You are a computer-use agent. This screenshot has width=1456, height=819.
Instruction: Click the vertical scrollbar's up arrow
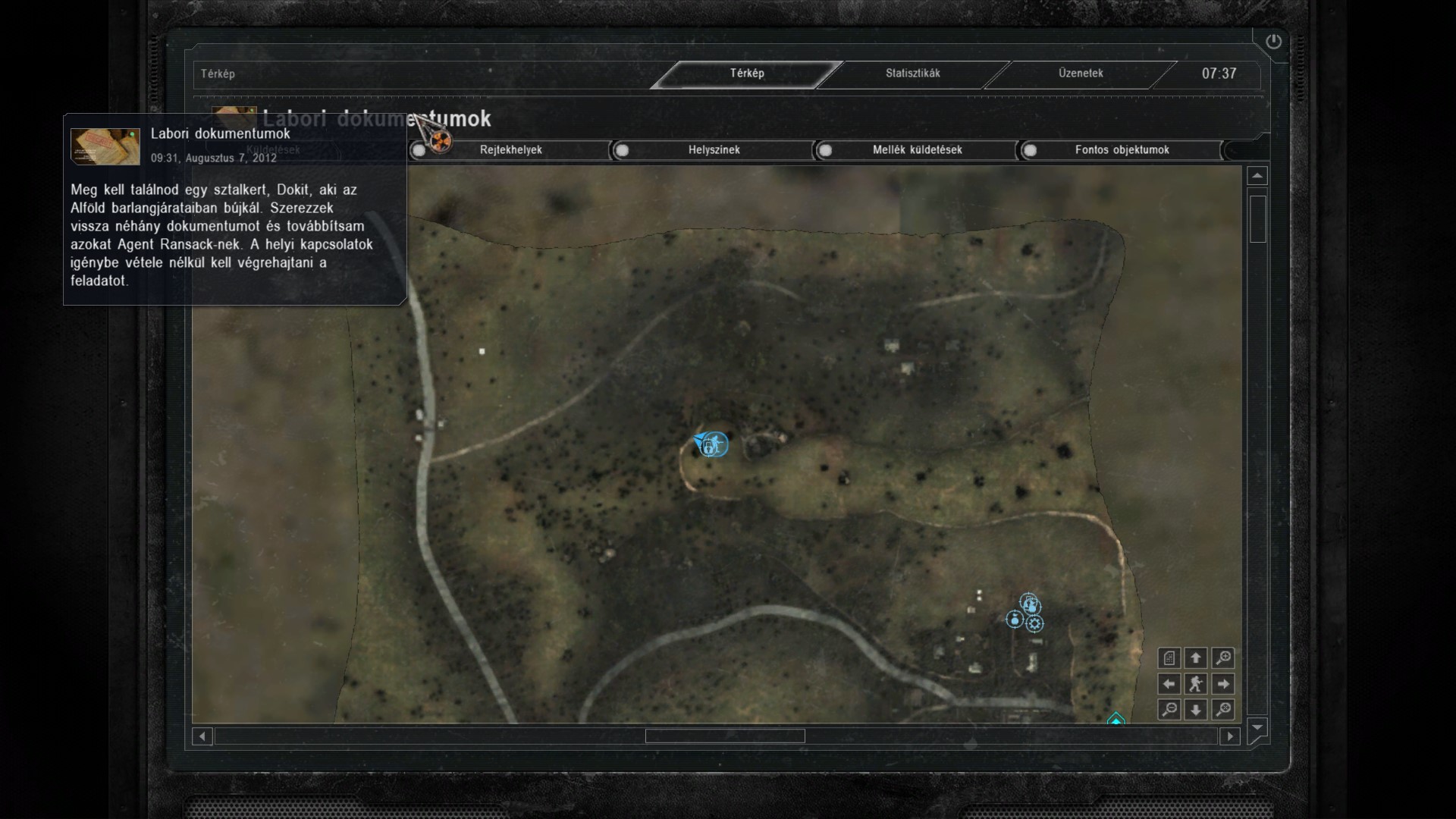point(1257,176)
